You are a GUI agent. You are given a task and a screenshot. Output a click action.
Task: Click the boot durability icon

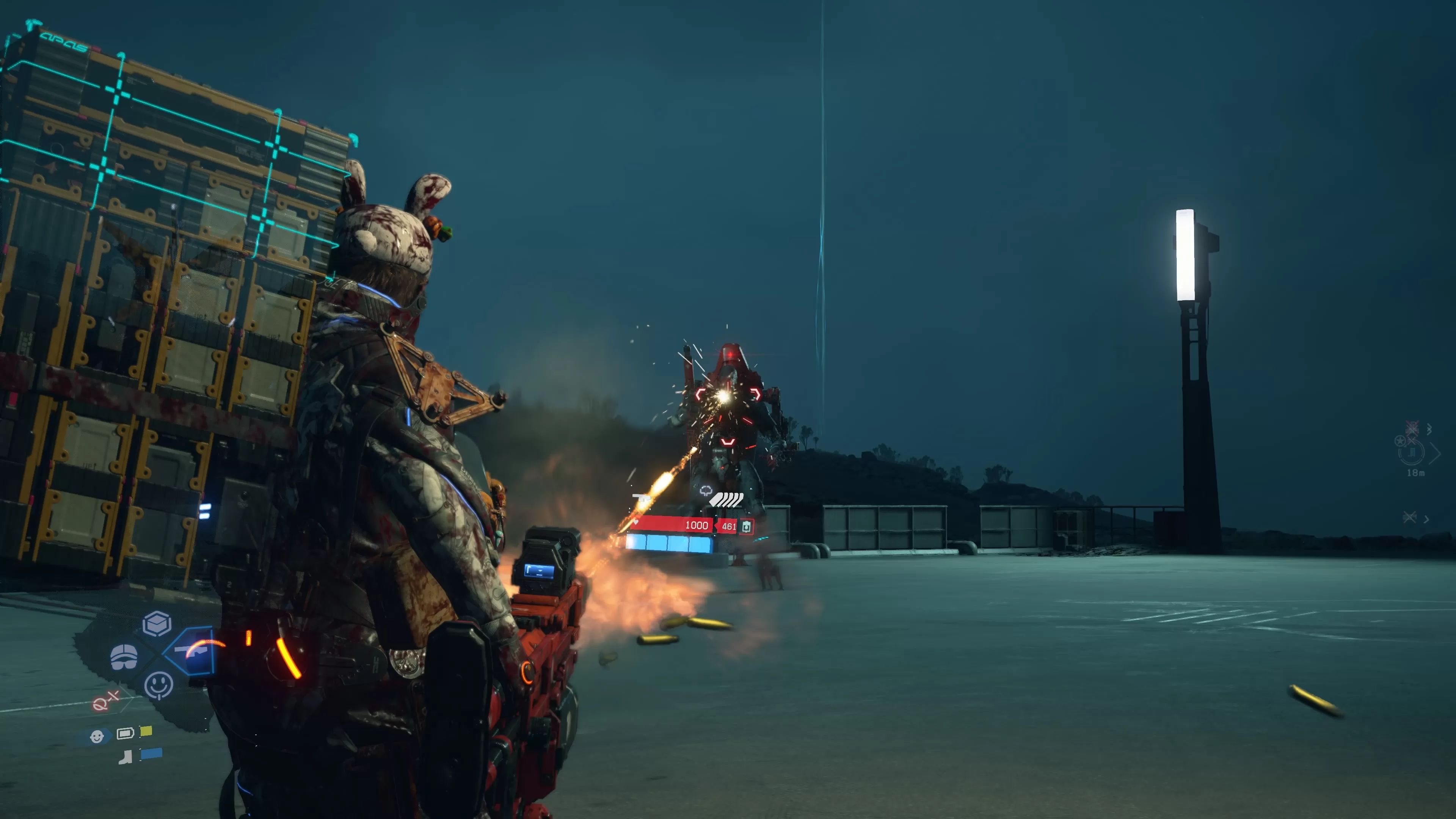126,757
